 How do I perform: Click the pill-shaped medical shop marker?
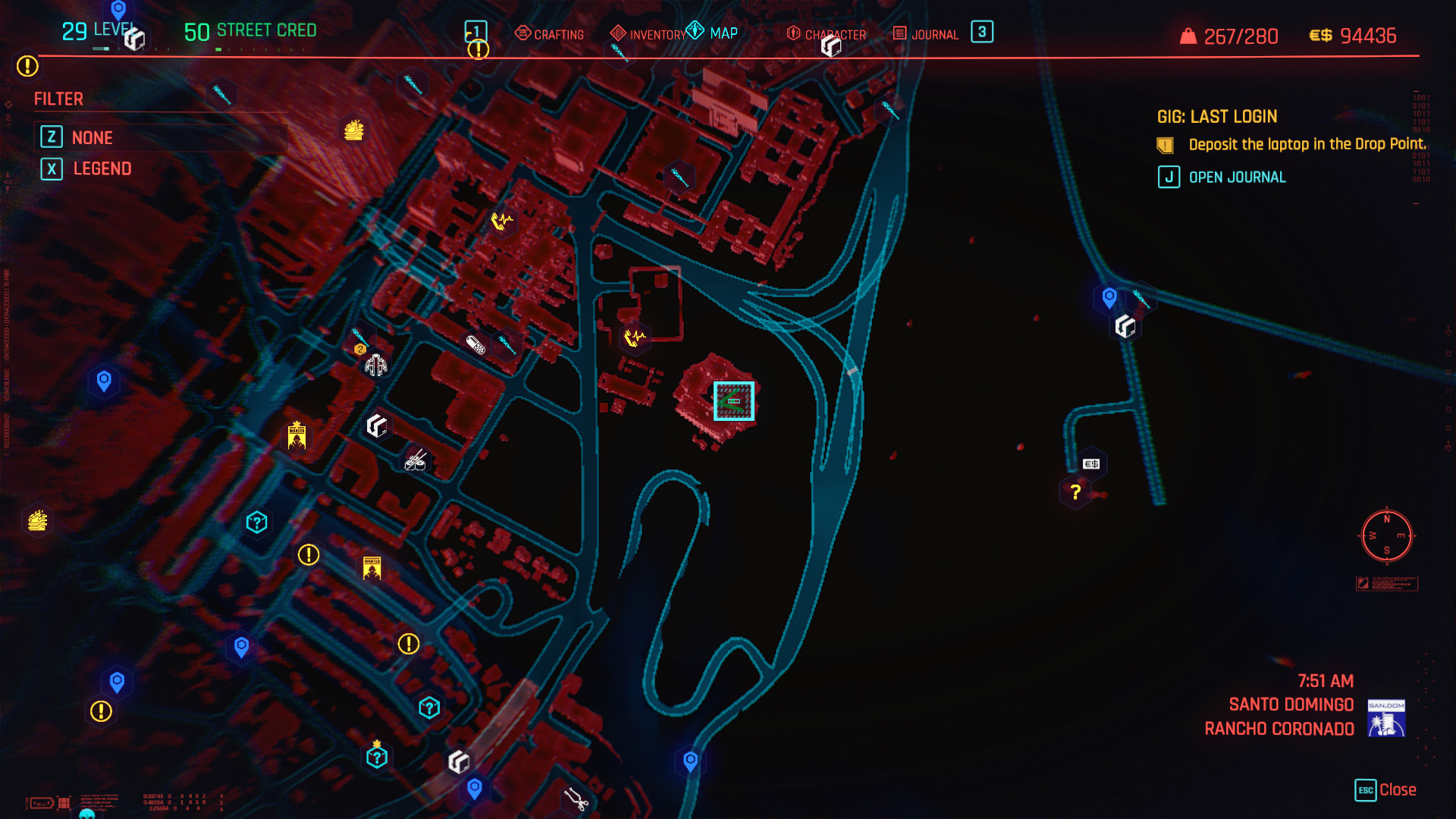click(x=475, y=345)
